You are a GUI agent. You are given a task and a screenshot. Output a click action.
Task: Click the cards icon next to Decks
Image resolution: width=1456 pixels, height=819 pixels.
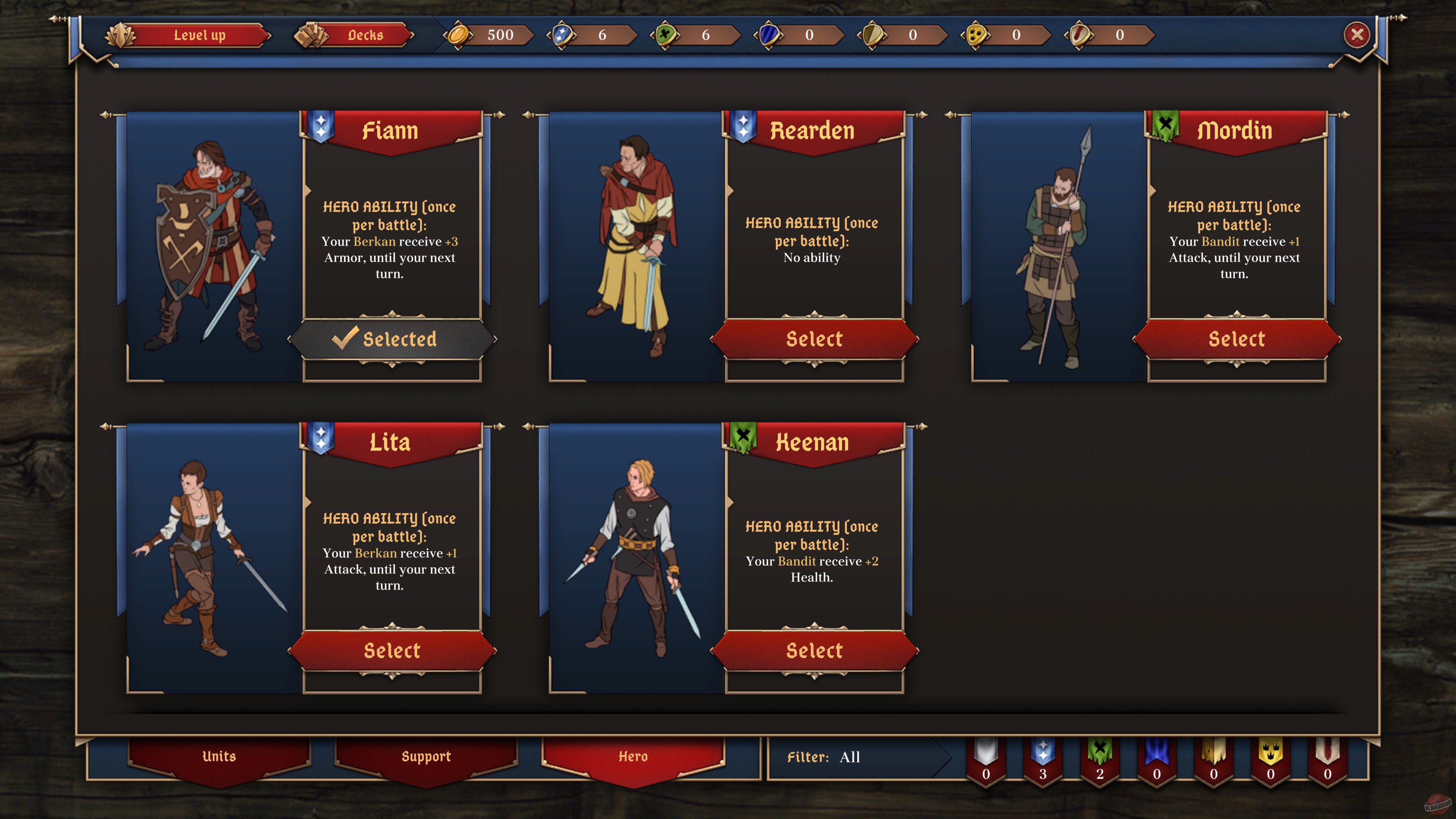point(311,35)
